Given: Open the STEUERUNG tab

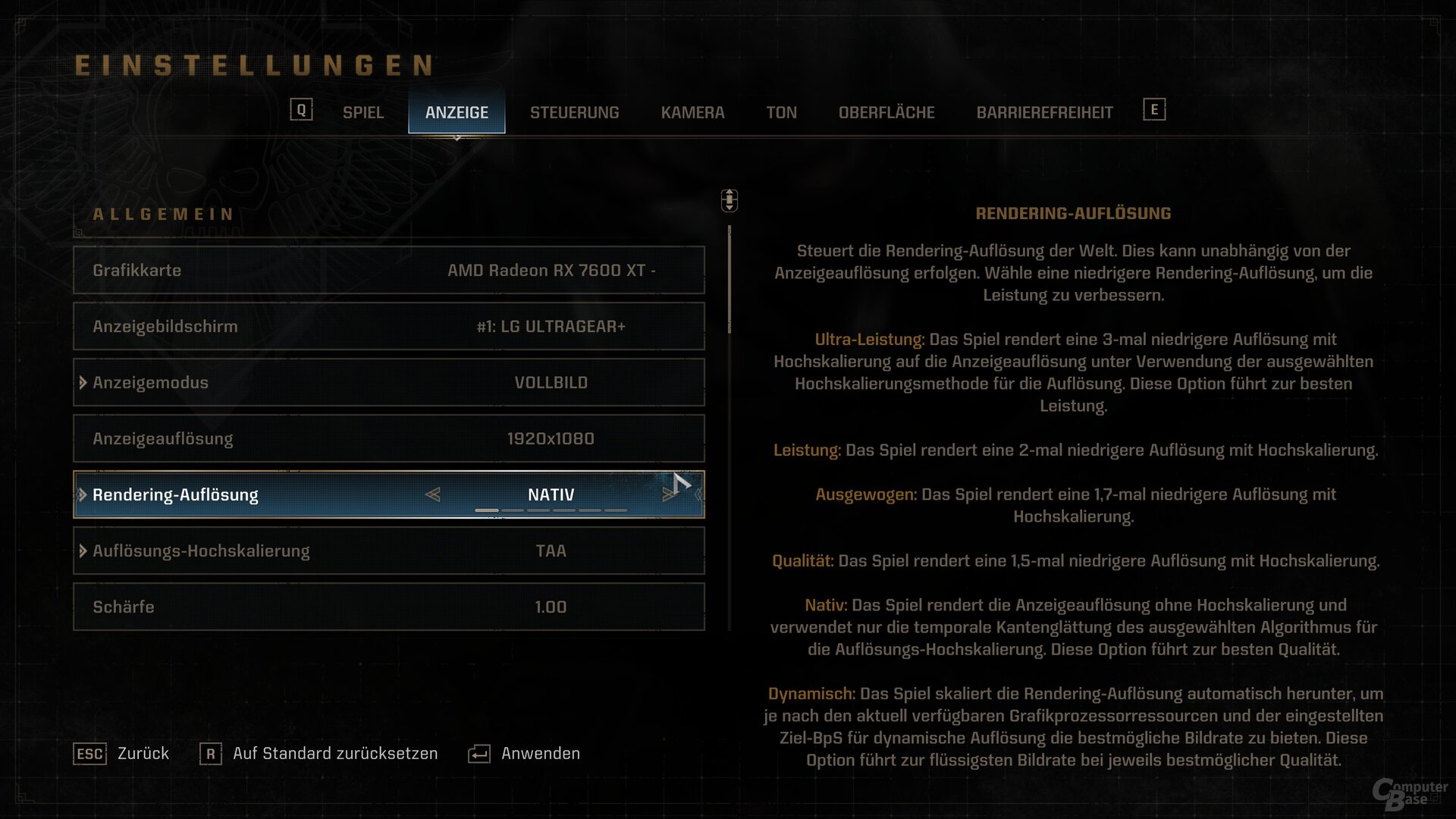Looking at the screenshot, I should click(574, 112).
